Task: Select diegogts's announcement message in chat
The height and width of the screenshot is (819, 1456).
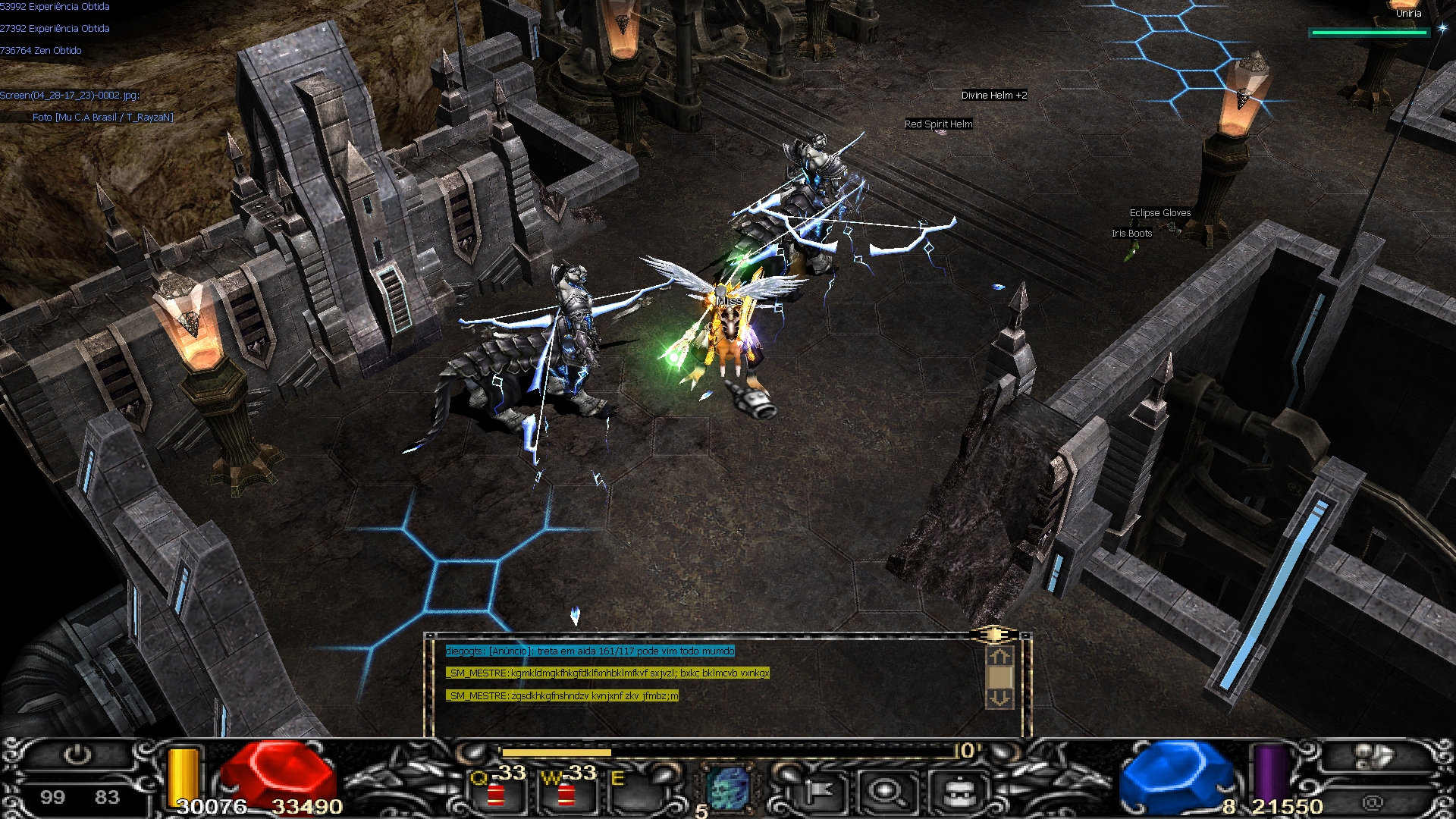Action: 590,651
